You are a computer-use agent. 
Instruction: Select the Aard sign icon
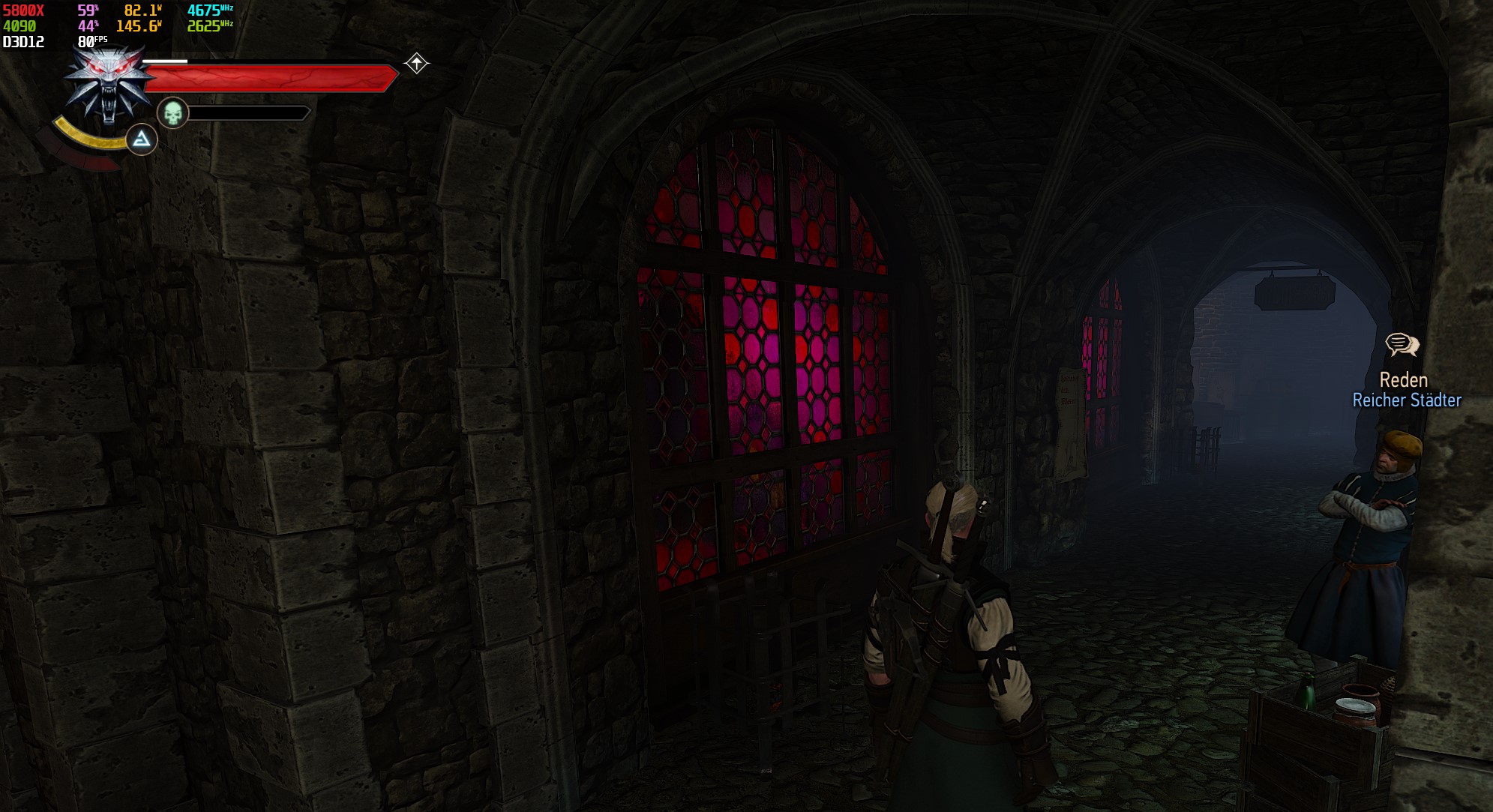[141, 140]
